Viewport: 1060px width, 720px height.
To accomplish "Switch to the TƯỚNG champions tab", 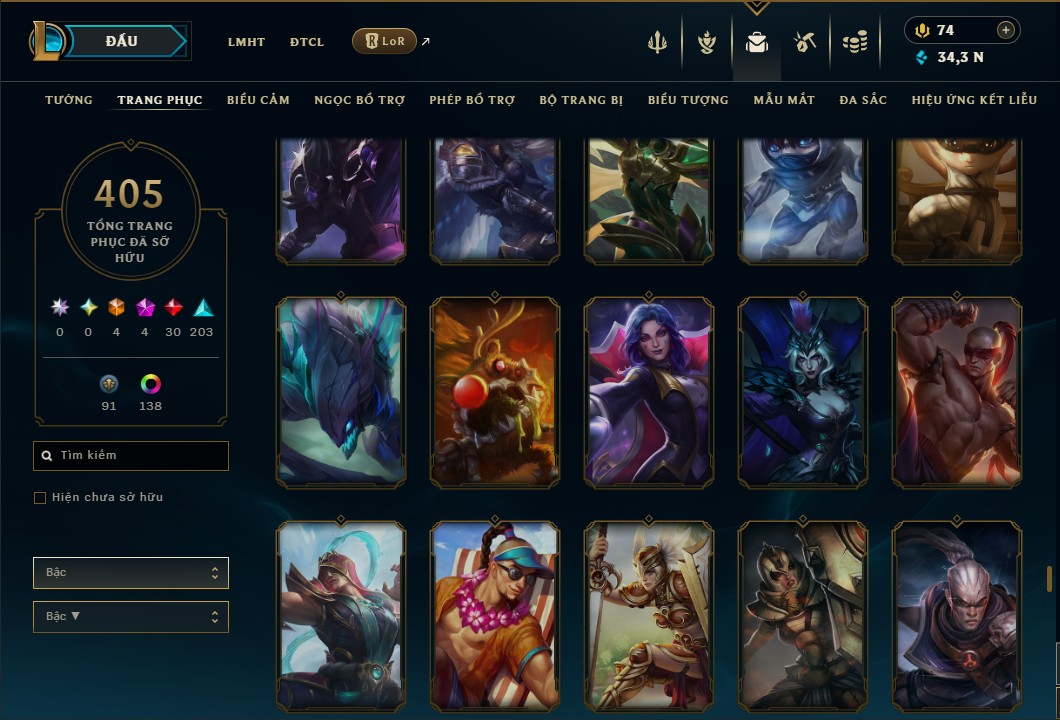I will (x=69, y=100).
